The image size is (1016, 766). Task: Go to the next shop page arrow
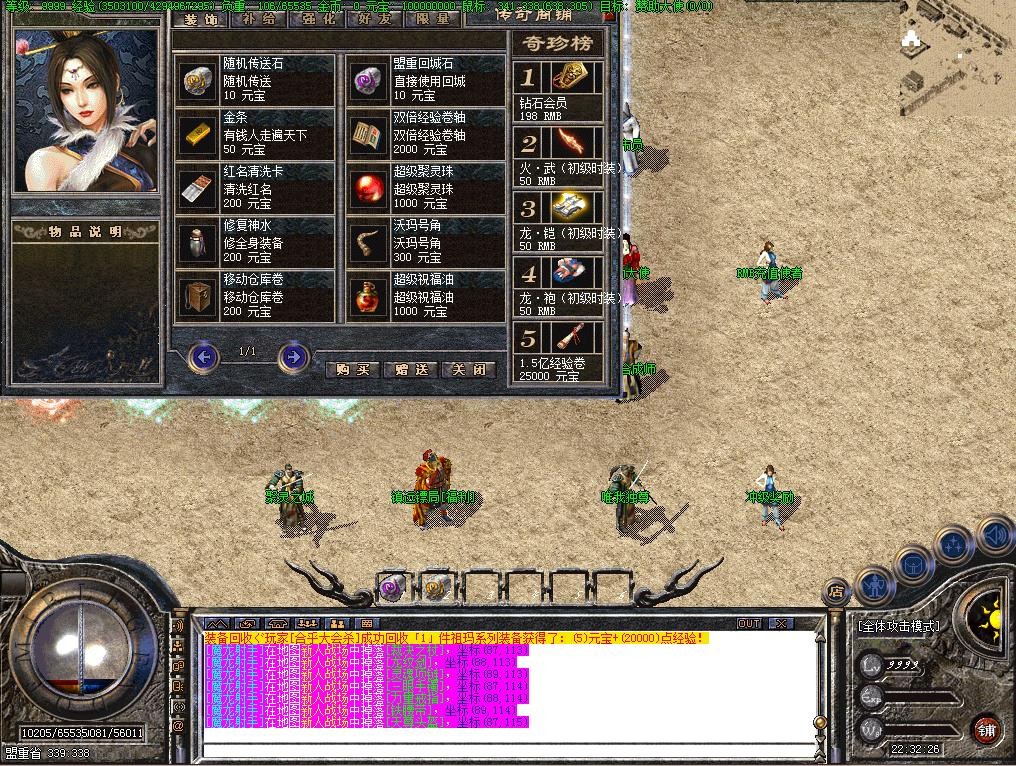pyautogui.click(x=293, y=356)
